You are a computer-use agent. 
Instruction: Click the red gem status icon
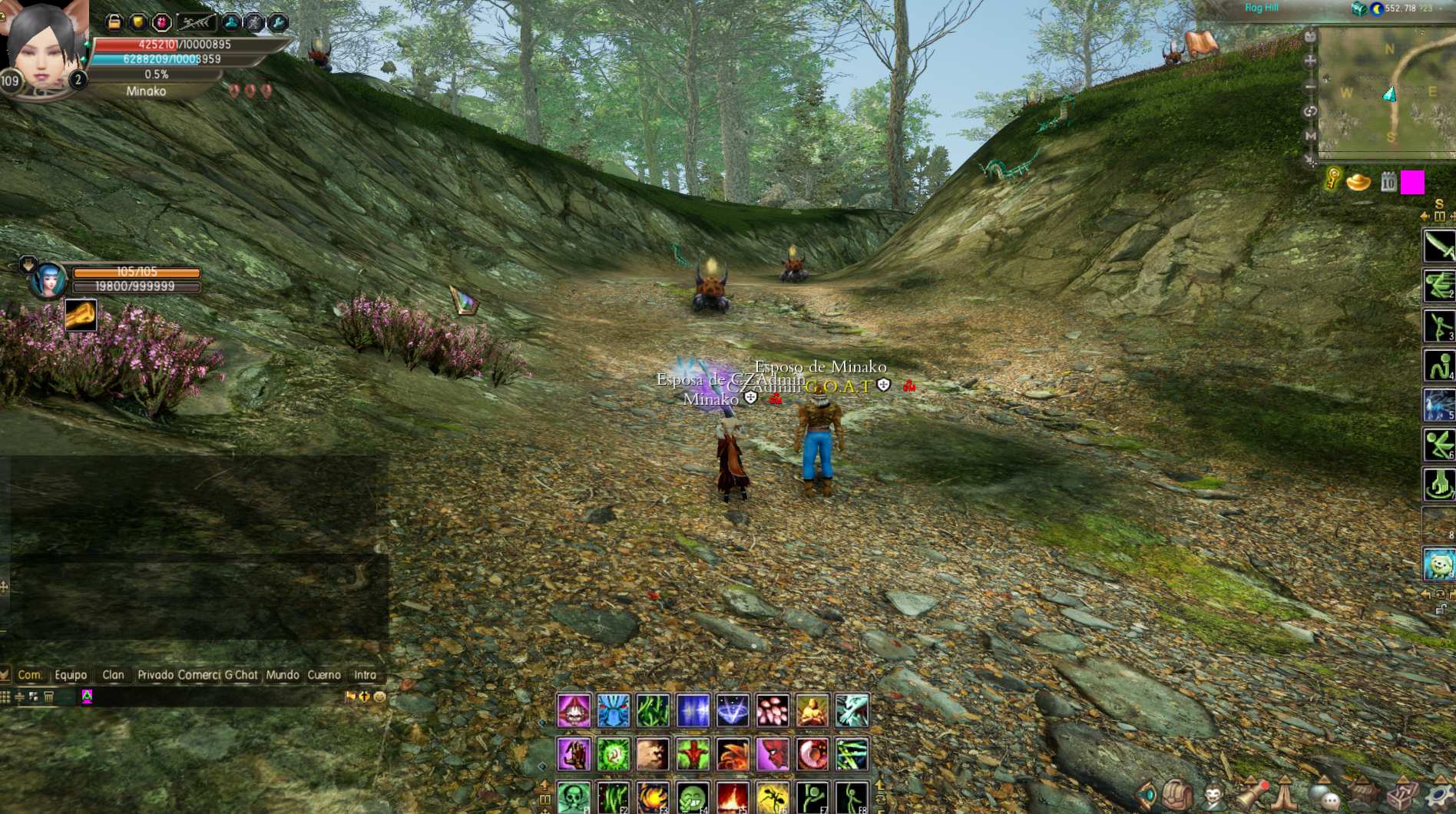pos(162,22)
